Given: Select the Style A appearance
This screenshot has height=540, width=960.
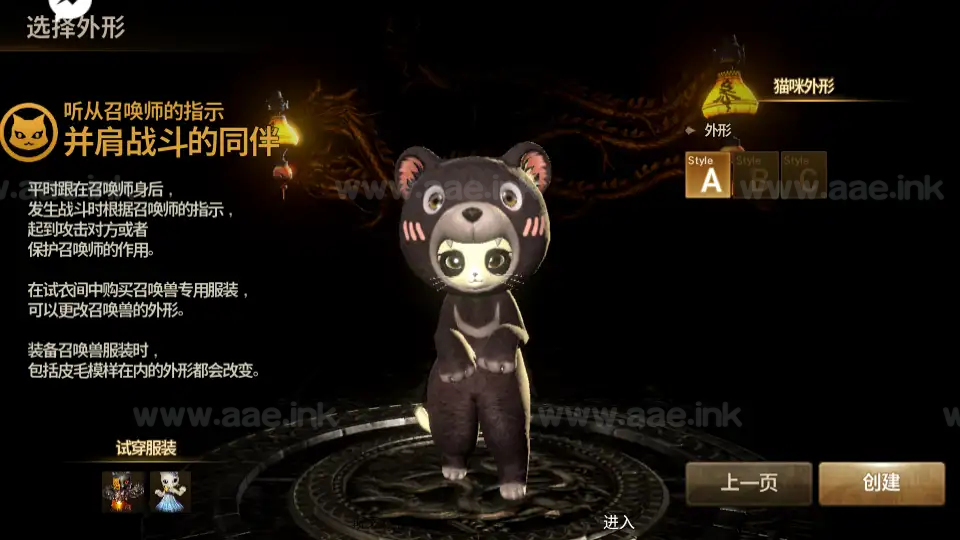Looking at the screenshot, I should 708,175.
